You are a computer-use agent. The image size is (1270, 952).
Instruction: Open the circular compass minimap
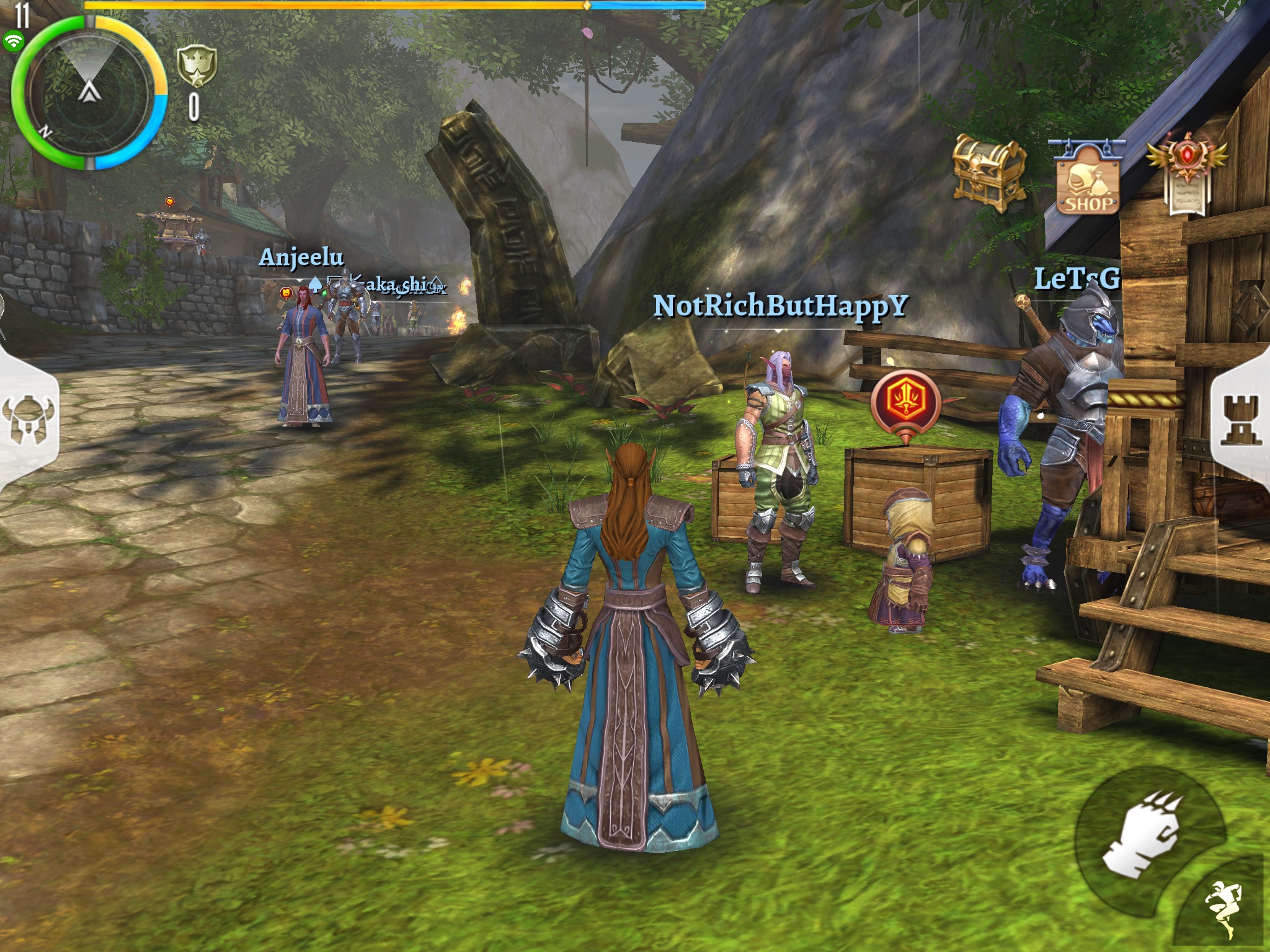click(90, 93)
